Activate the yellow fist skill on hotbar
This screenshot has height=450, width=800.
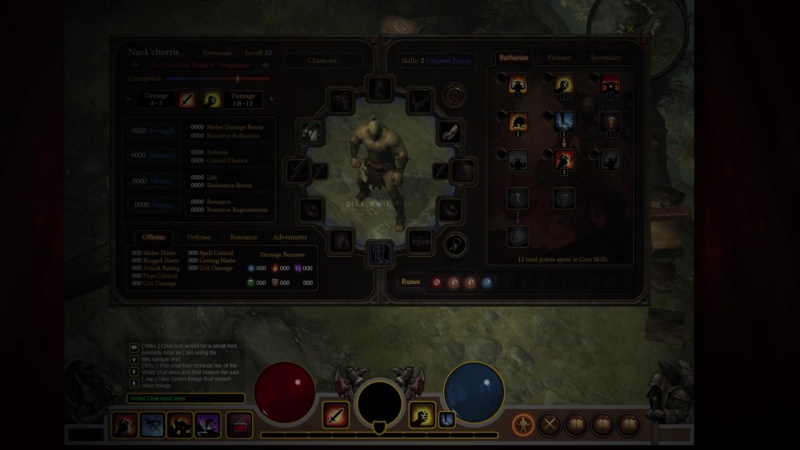point(421,414)
